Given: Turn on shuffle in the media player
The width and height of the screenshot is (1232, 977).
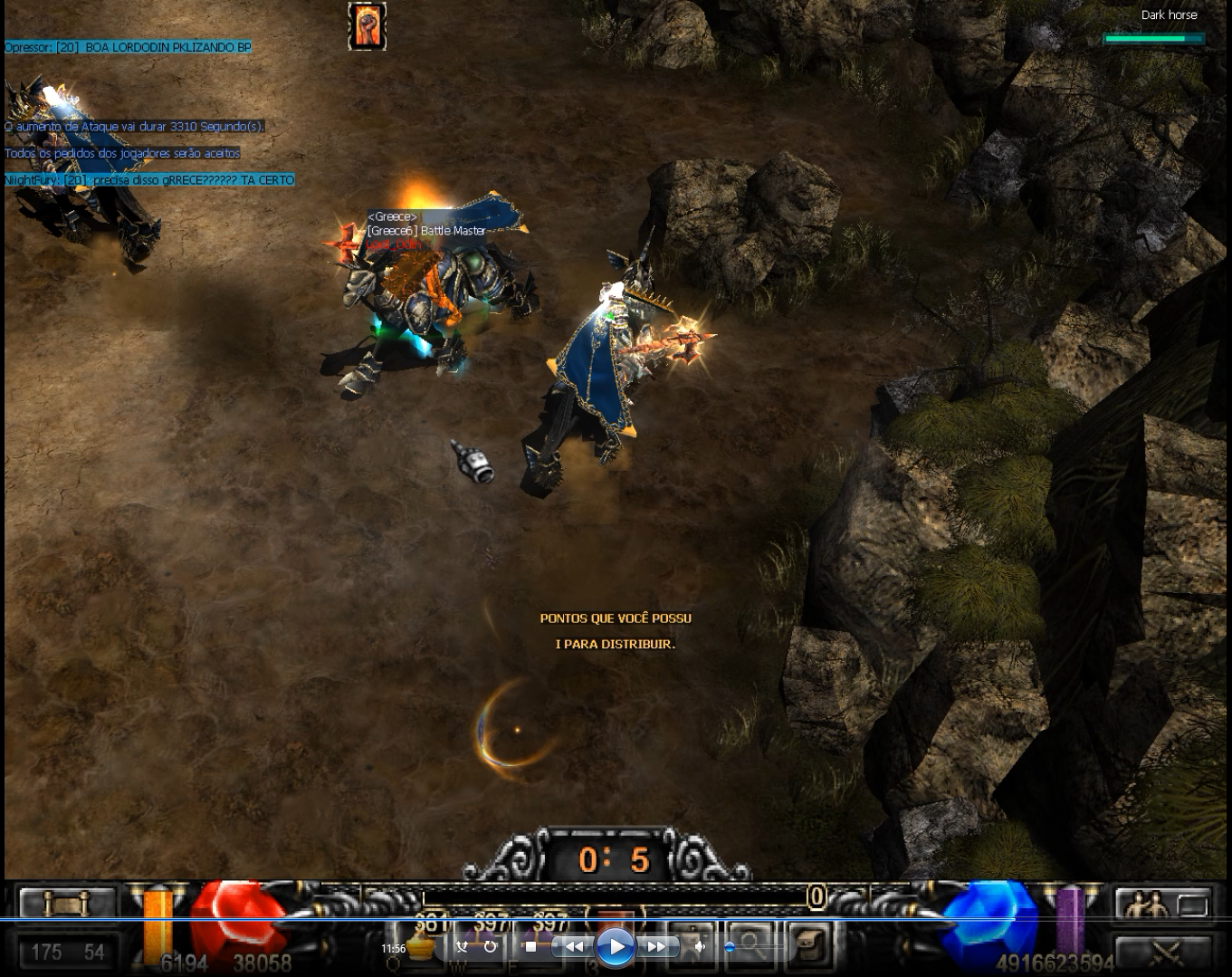Looking at the screenshot, I should click(x=462, y=947).
